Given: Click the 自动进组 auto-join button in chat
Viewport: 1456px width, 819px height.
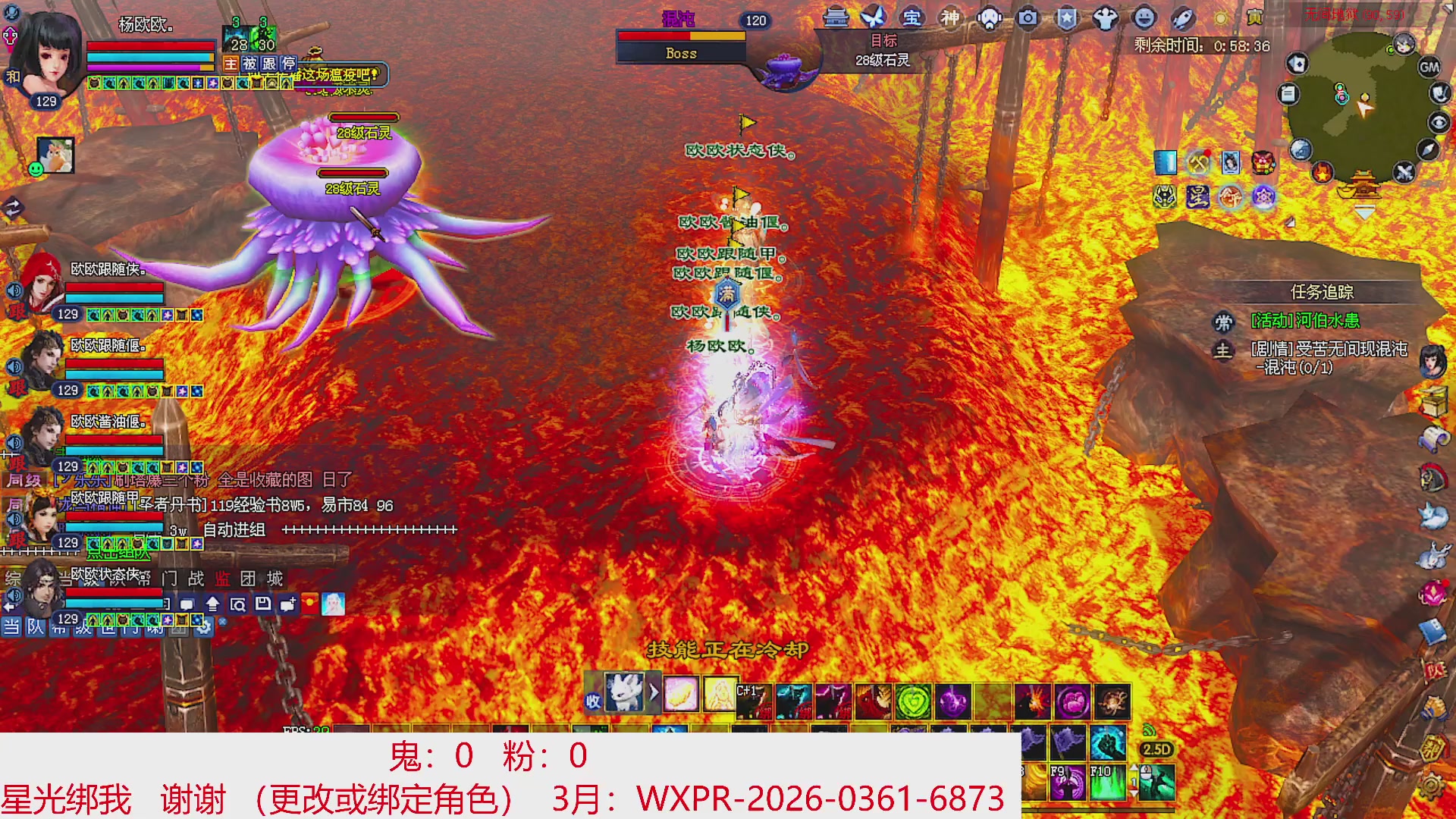Looking at the screenshot, I should [234, 529].
